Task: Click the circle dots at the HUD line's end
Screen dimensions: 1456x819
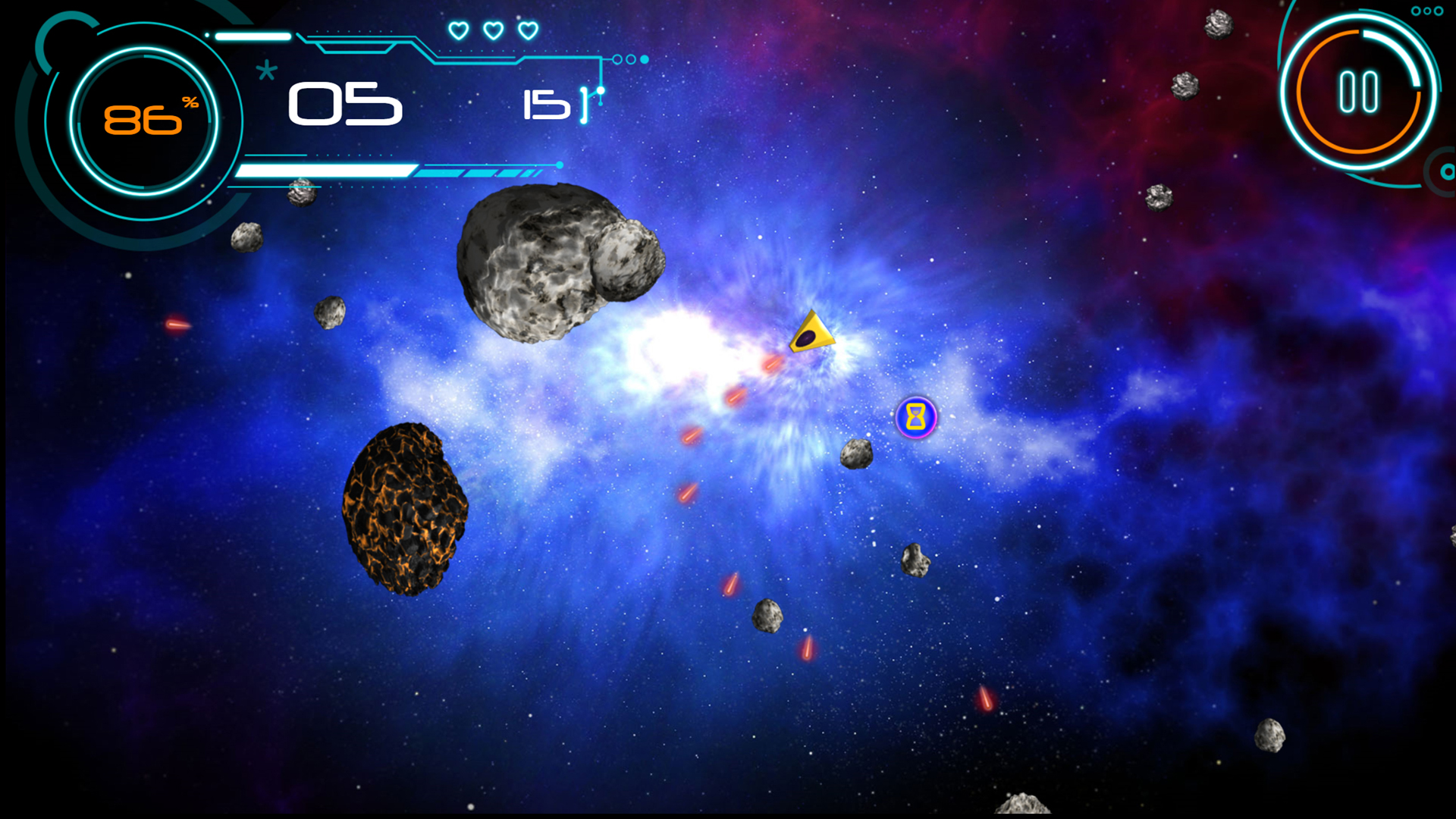Action: (x=629, y=58)
